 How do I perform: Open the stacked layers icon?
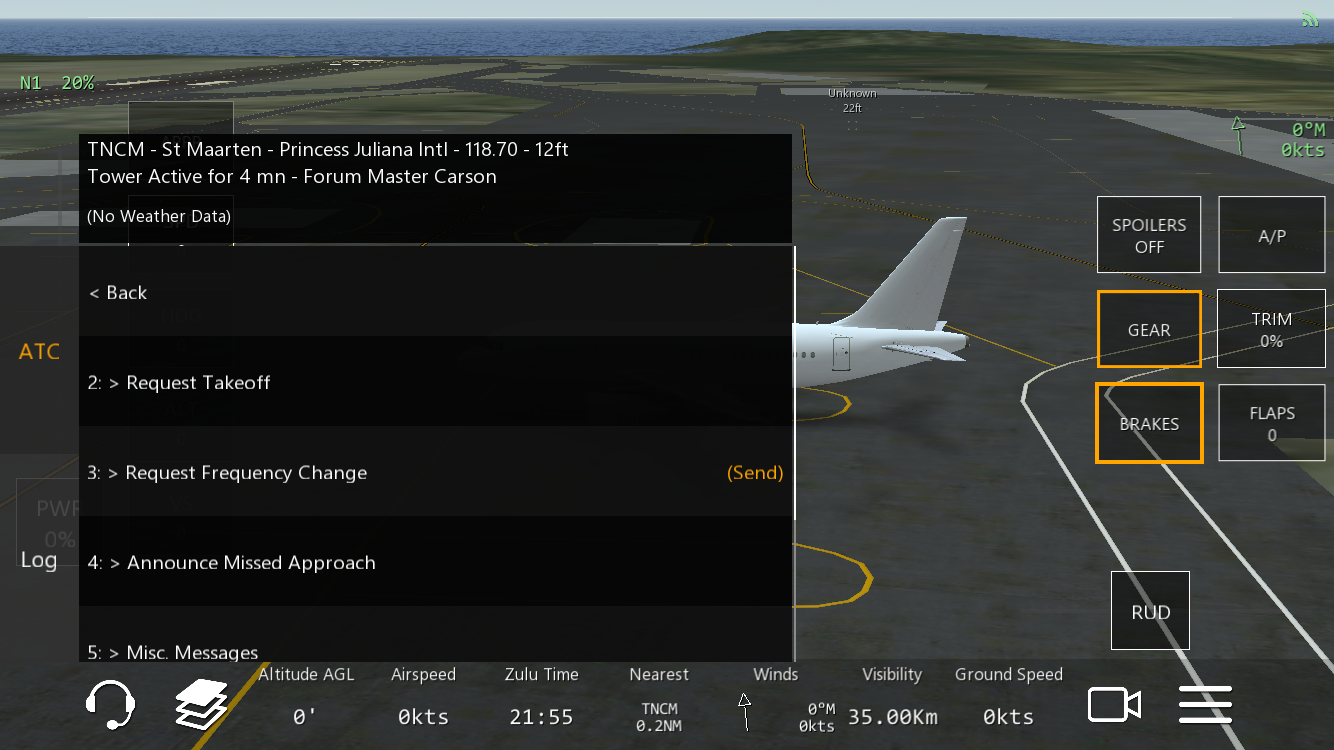201,705
